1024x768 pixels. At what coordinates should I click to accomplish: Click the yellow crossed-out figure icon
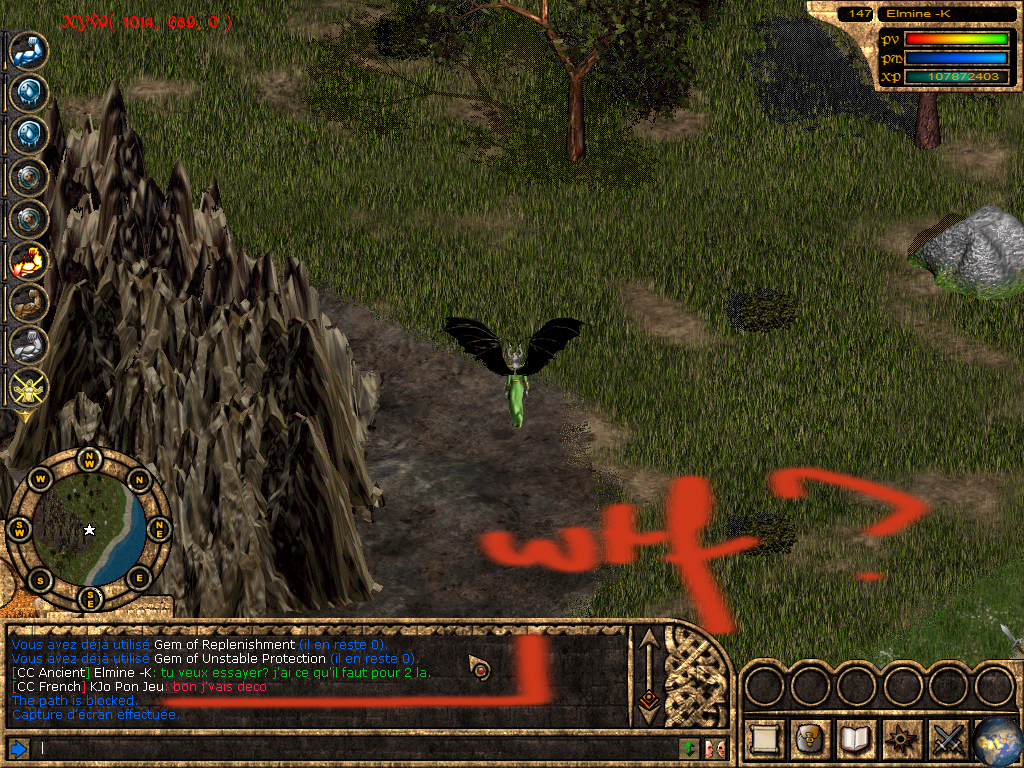click(28, 387)
